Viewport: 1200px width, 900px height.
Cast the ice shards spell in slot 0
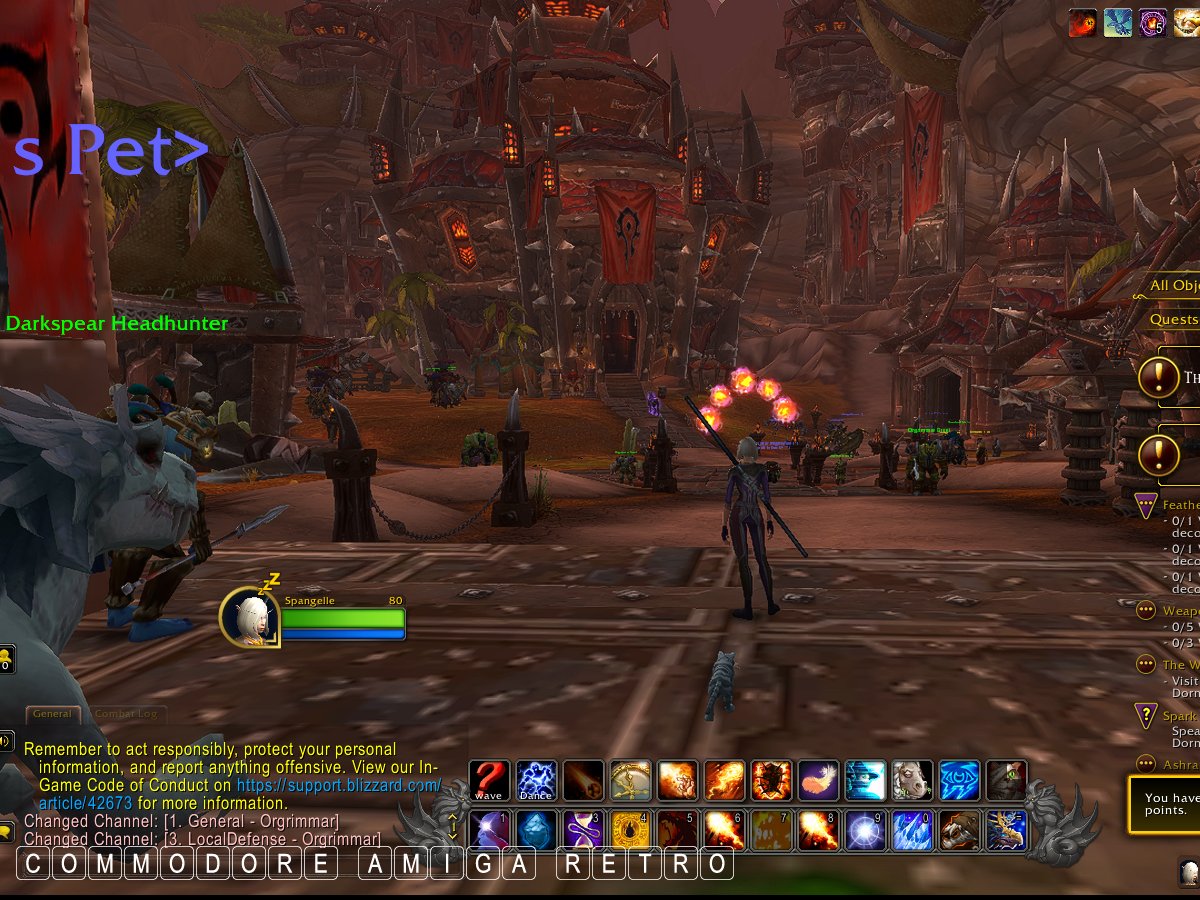(x=913, y=830)
